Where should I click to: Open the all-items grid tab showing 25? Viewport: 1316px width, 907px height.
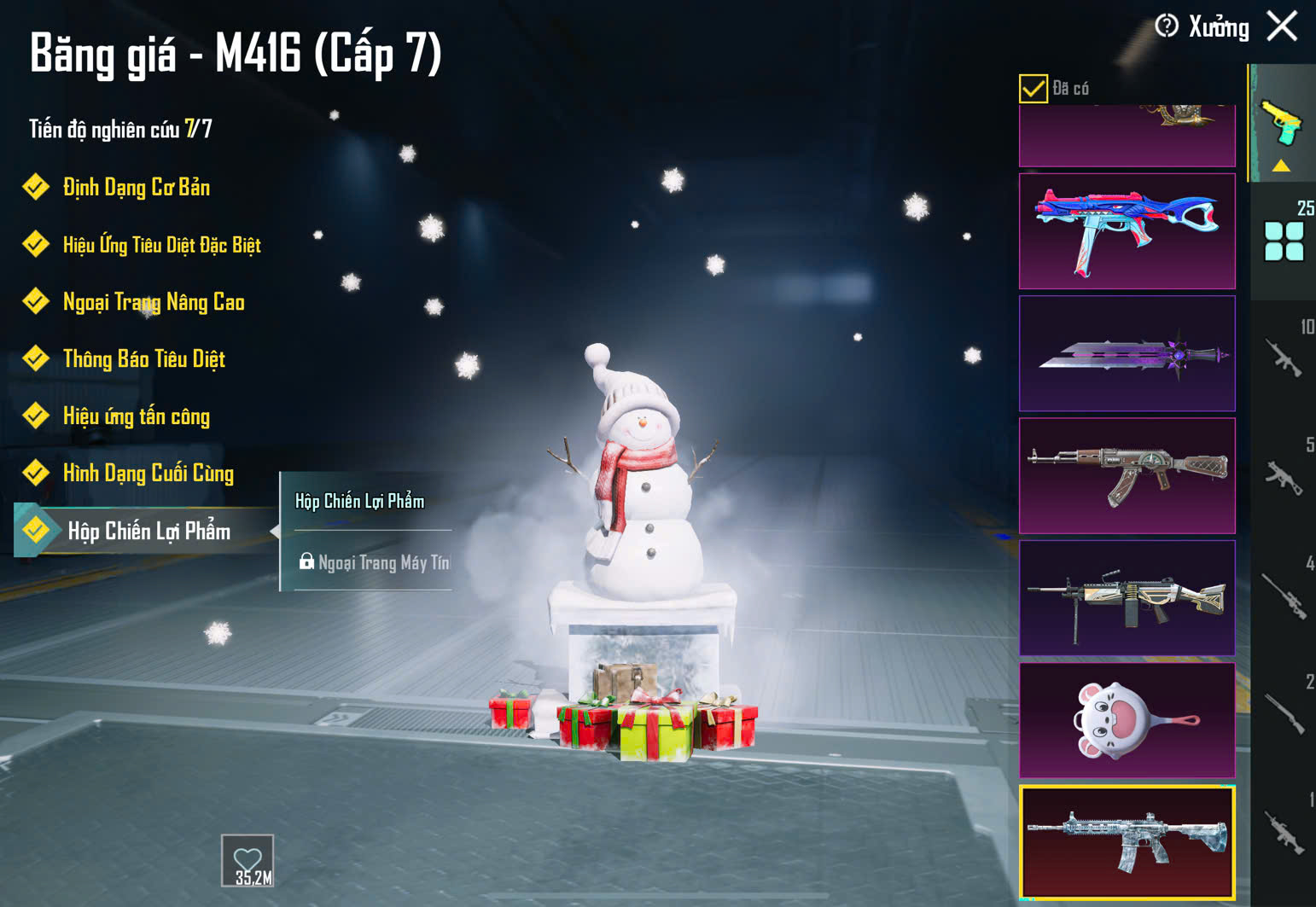point(1284,240)
